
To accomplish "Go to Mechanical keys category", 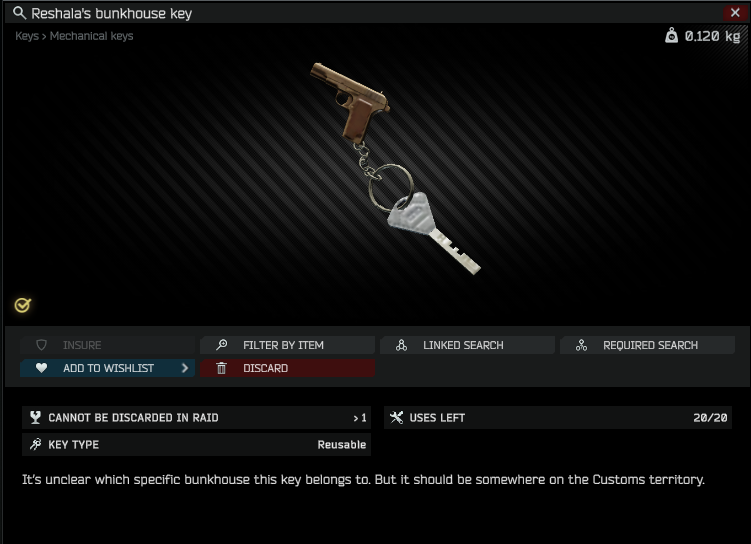I will pyautogui.click(x=91, y=36).
